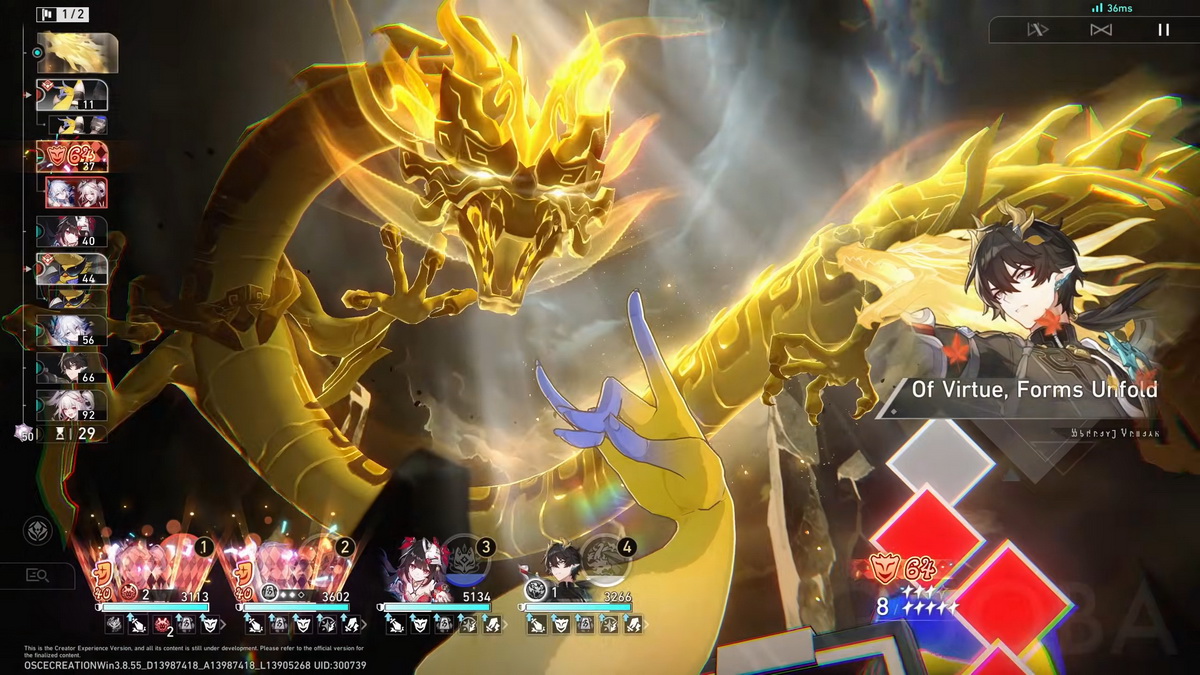Select the turn order entry showing 66
Screen dimensions: 1200x675
(71, 368)
